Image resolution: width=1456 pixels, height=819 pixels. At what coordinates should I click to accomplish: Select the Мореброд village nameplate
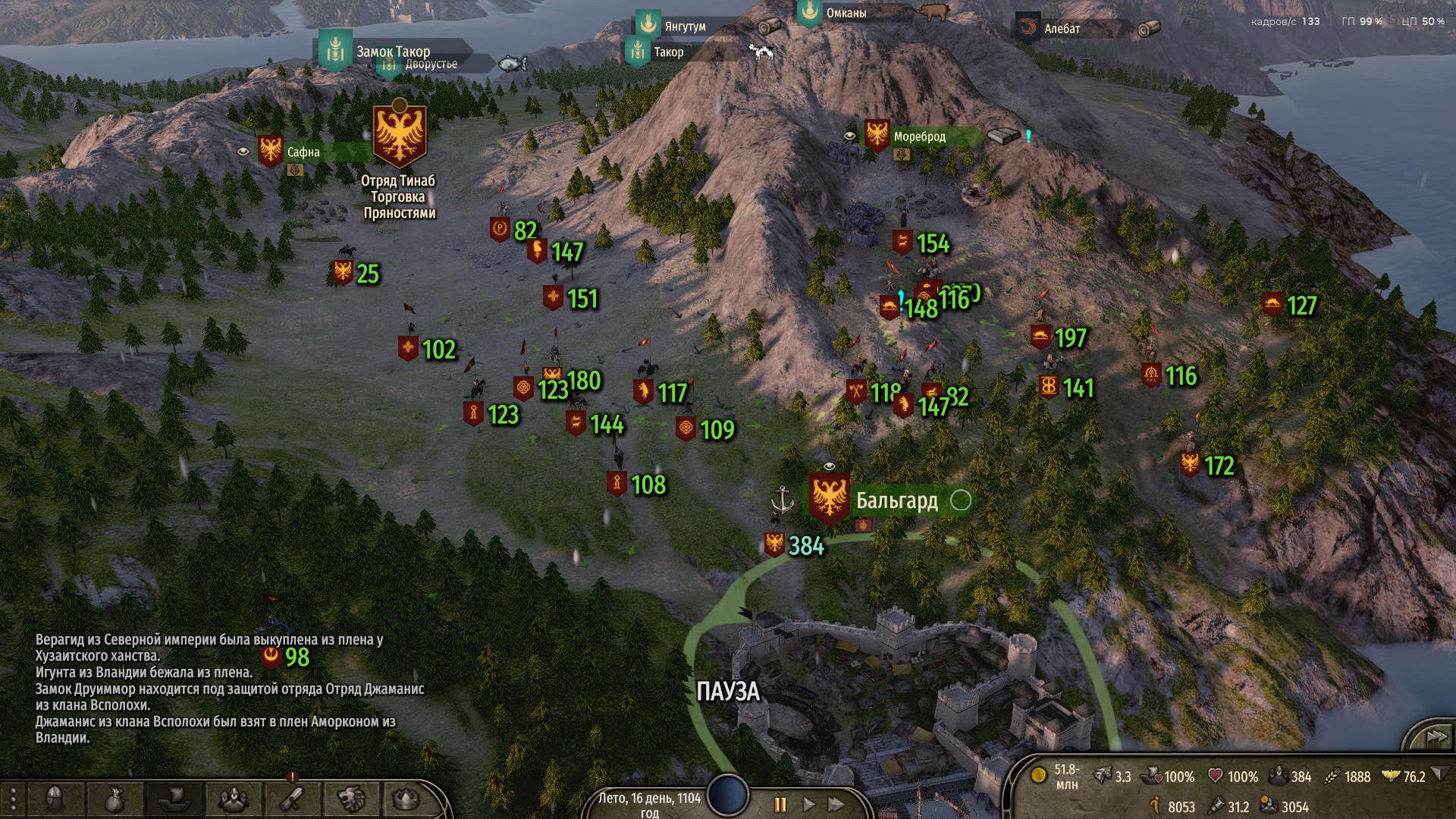pos(919,137)
